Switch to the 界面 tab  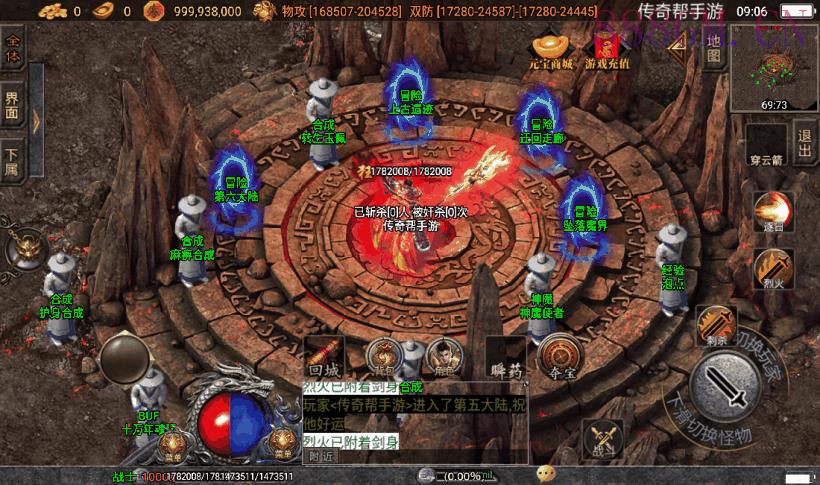pos(13,105)
